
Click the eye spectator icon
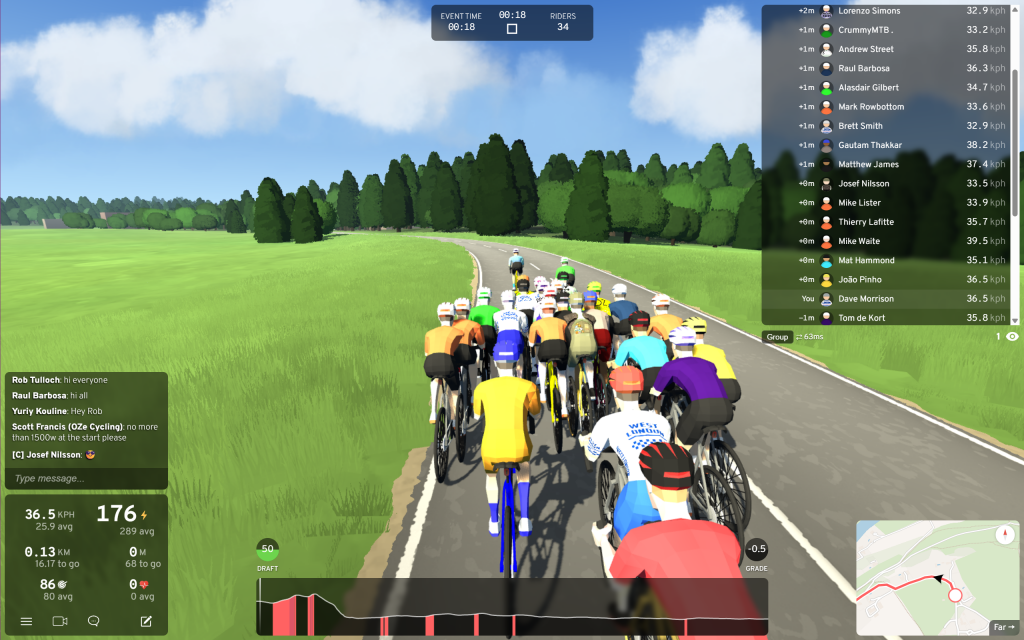[1012, 337]
